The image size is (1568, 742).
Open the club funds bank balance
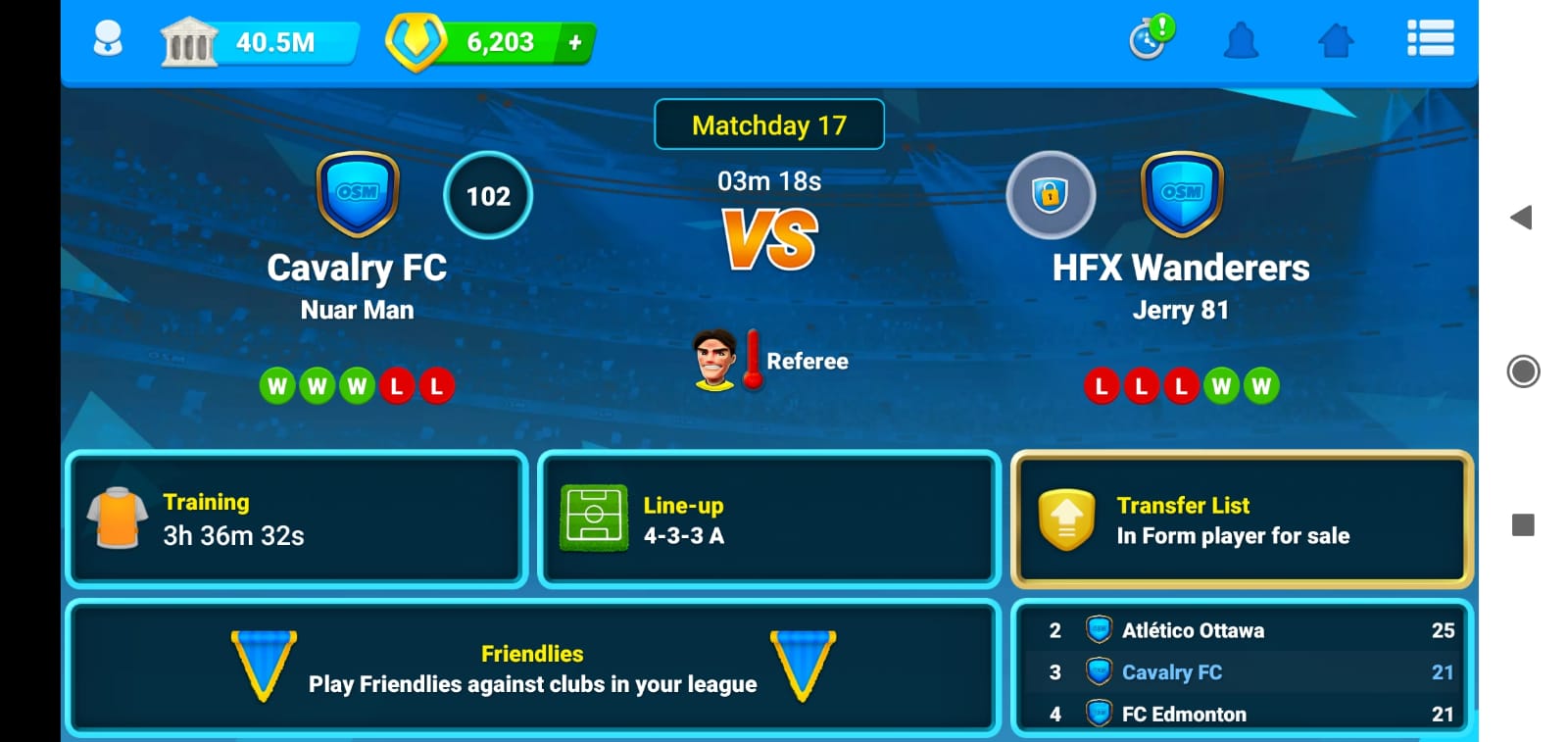[259, 42]
